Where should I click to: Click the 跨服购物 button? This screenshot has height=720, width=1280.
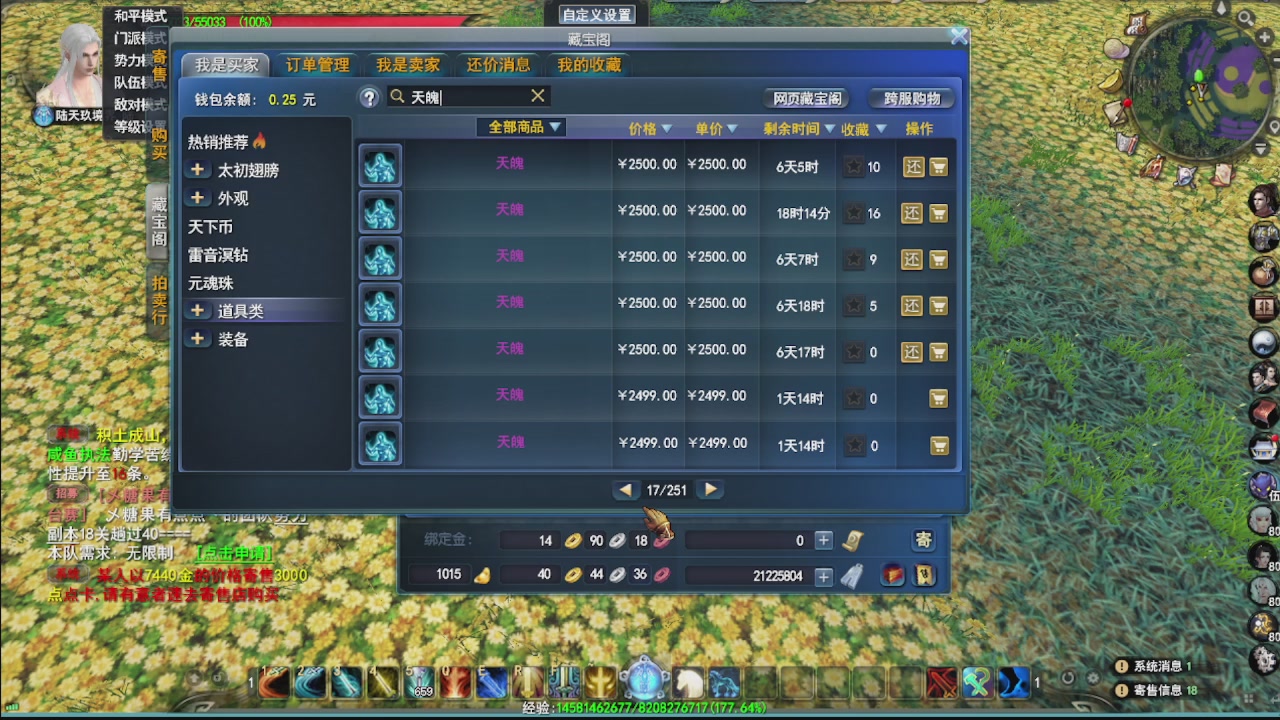913,99
